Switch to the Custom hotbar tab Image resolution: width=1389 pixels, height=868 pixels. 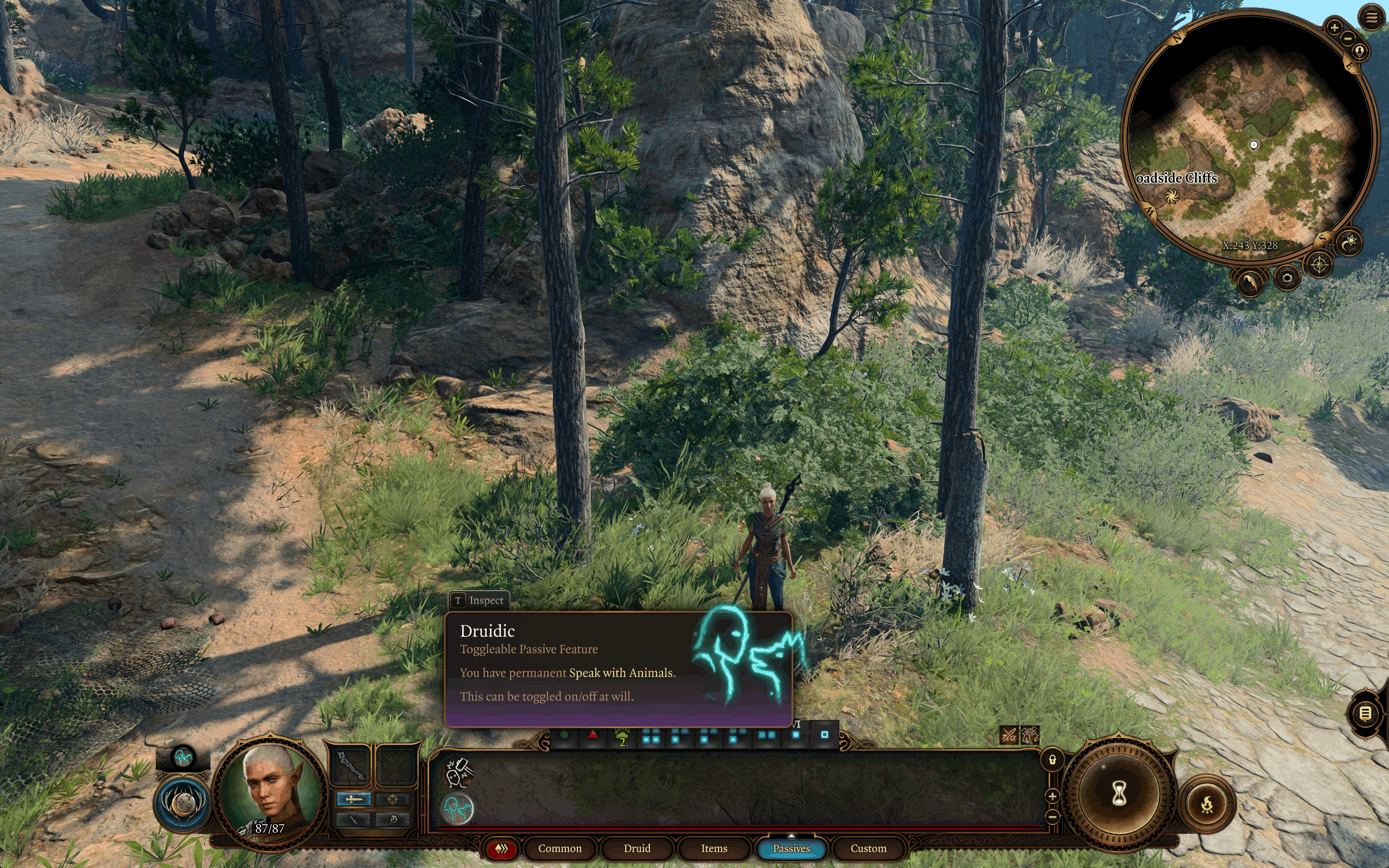[x=868, y=848]
